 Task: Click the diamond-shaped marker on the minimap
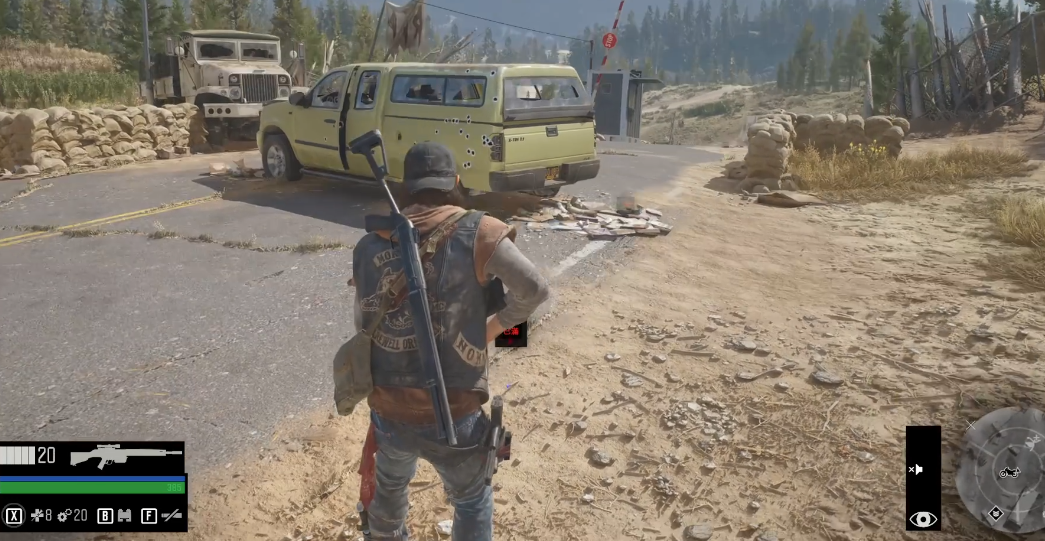(996, 514)
